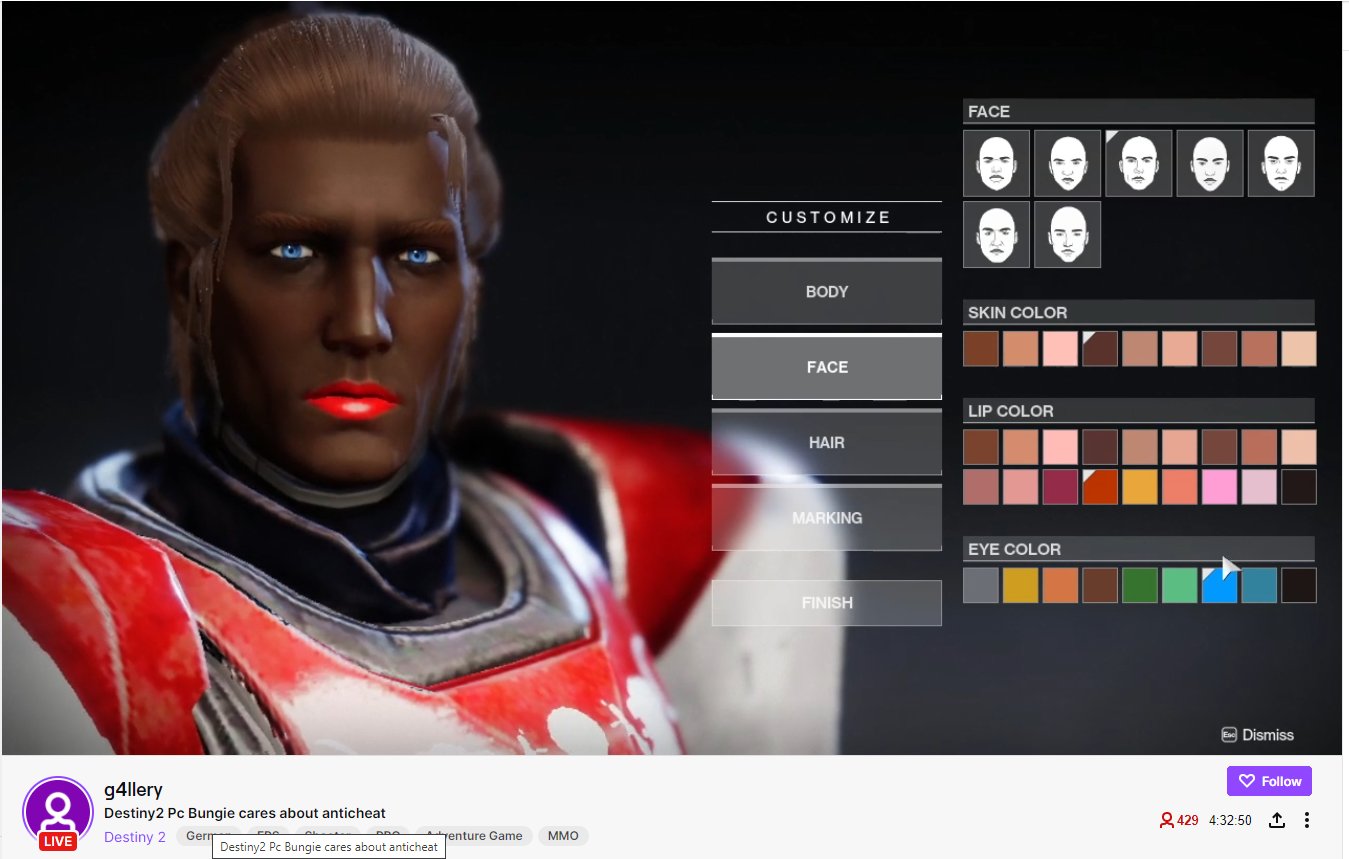Select the blue eye color swatch
Viewport: 1349px width, 859px height.
1219,585
